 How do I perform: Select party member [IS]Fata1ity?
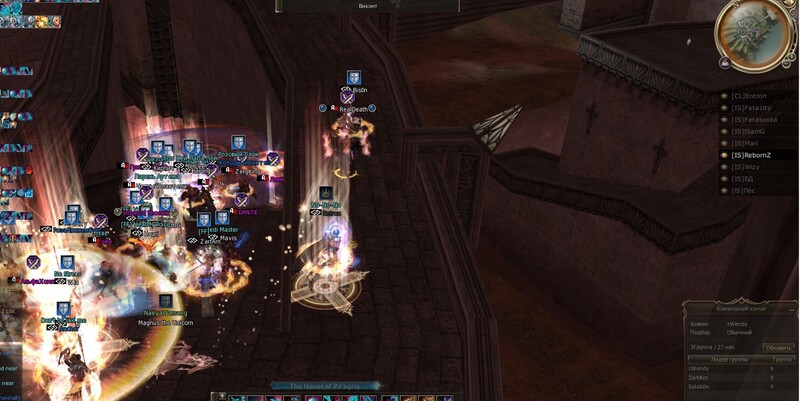point(750,108)
